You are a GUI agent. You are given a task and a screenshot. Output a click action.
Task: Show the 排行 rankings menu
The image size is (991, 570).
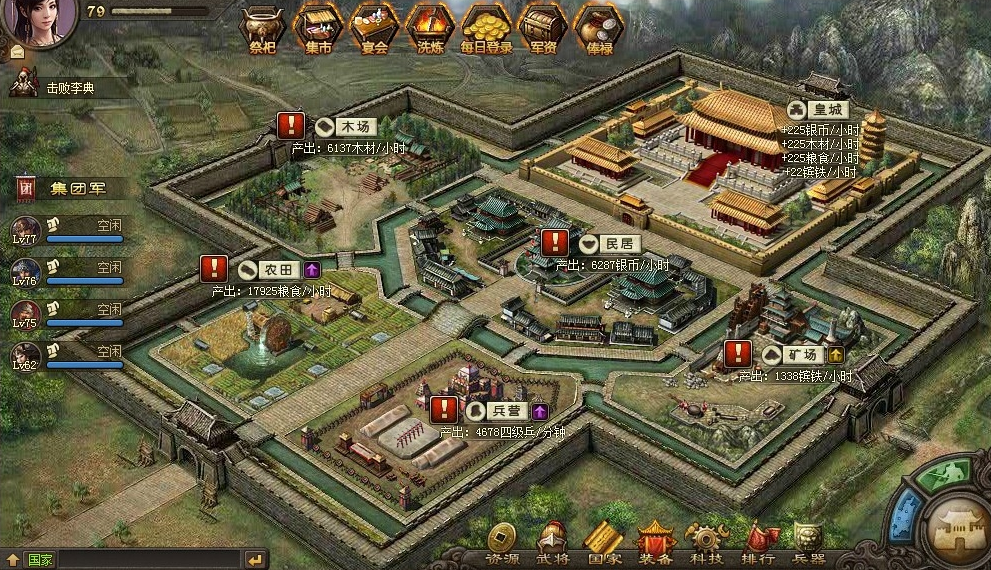[759, 543]
